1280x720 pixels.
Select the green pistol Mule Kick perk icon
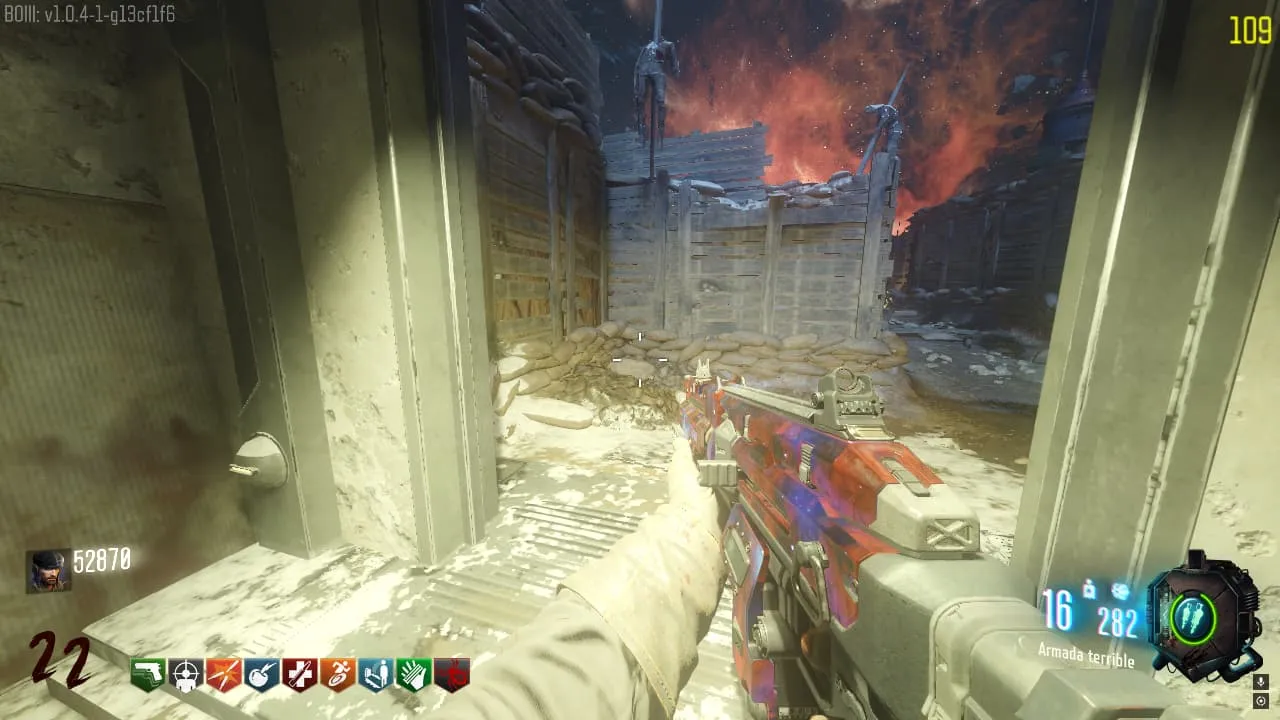(x=148, y=675)
